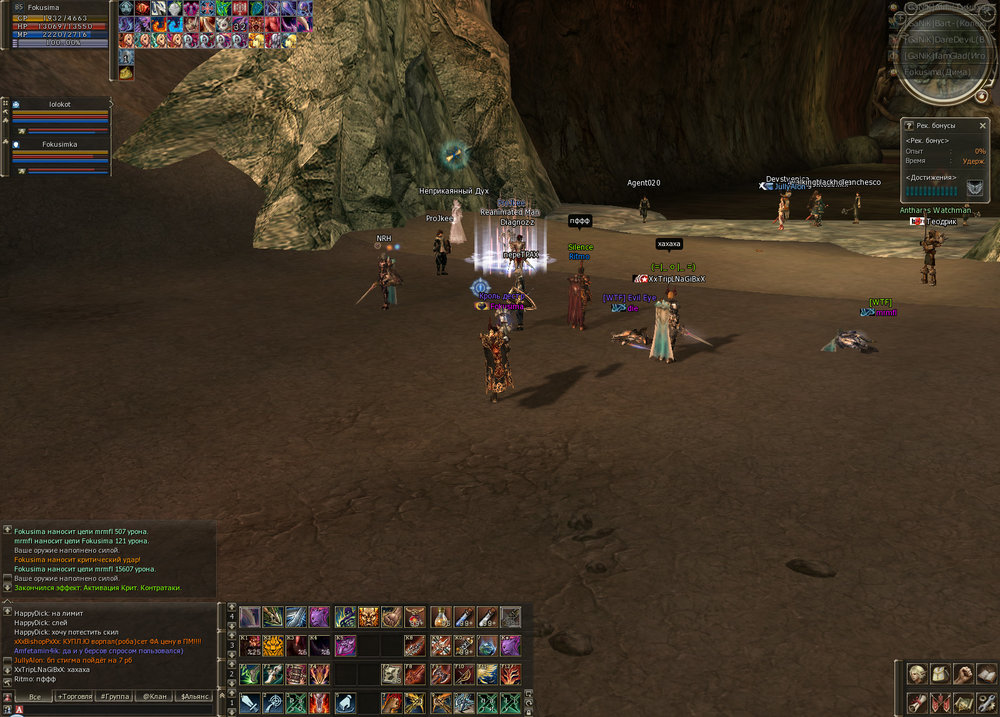Open the @Клан chat tab
This screenshot has width=1000, height=717.
(x=154, y=696)
